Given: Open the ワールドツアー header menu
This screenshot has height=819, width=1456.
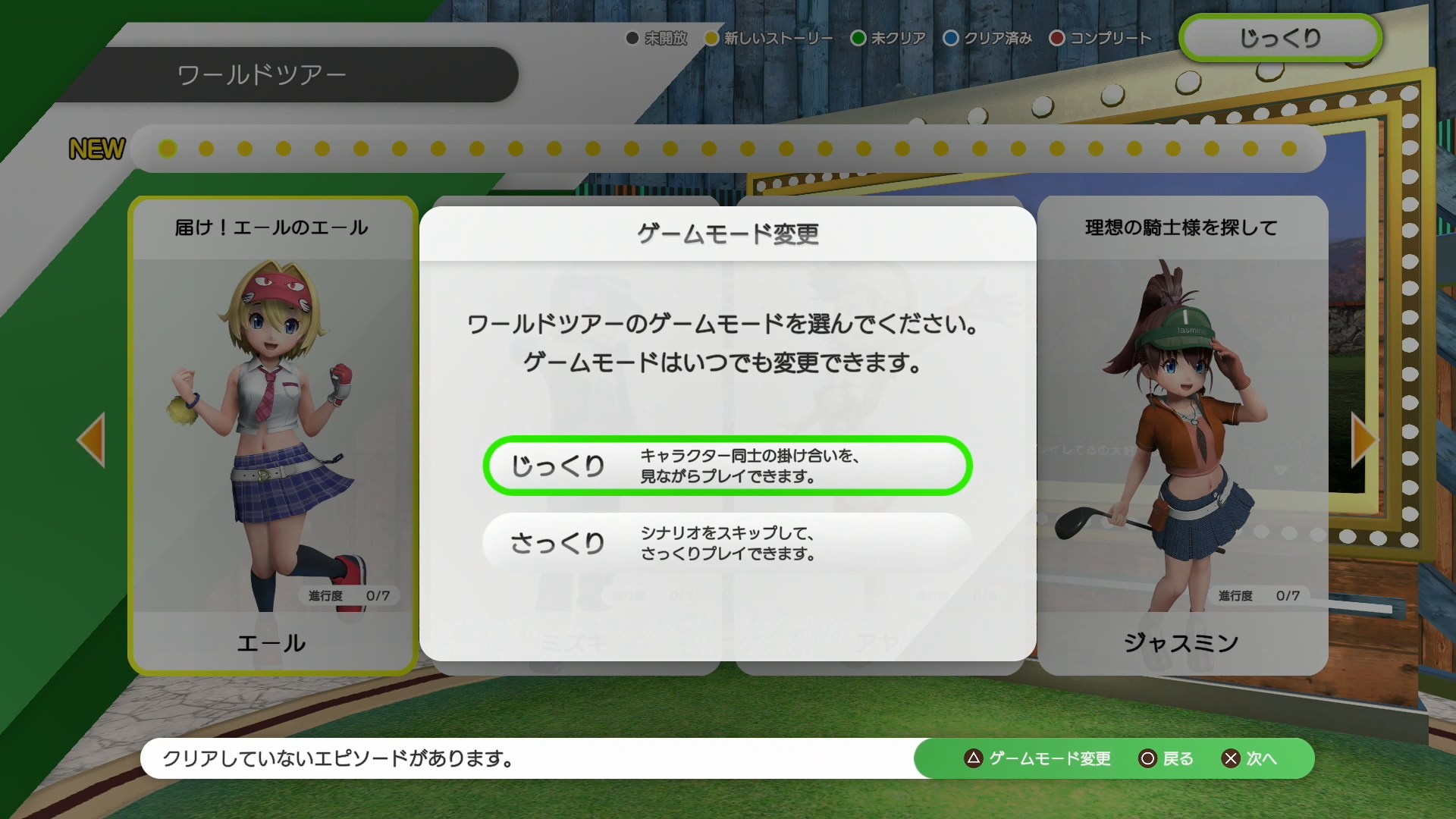Looking at the screenshot, I should (262, 74).
